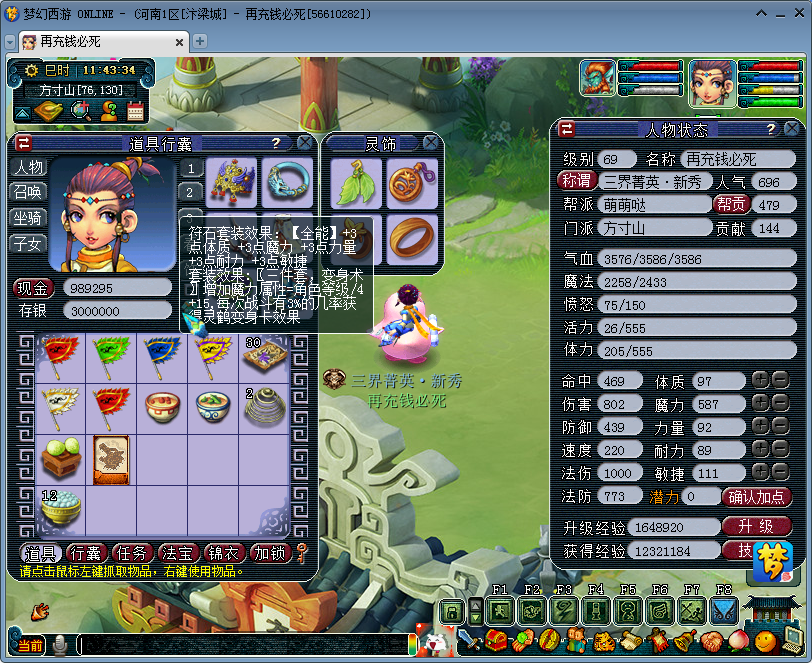Switch to the 行囊 bag tab

[87, 553]
